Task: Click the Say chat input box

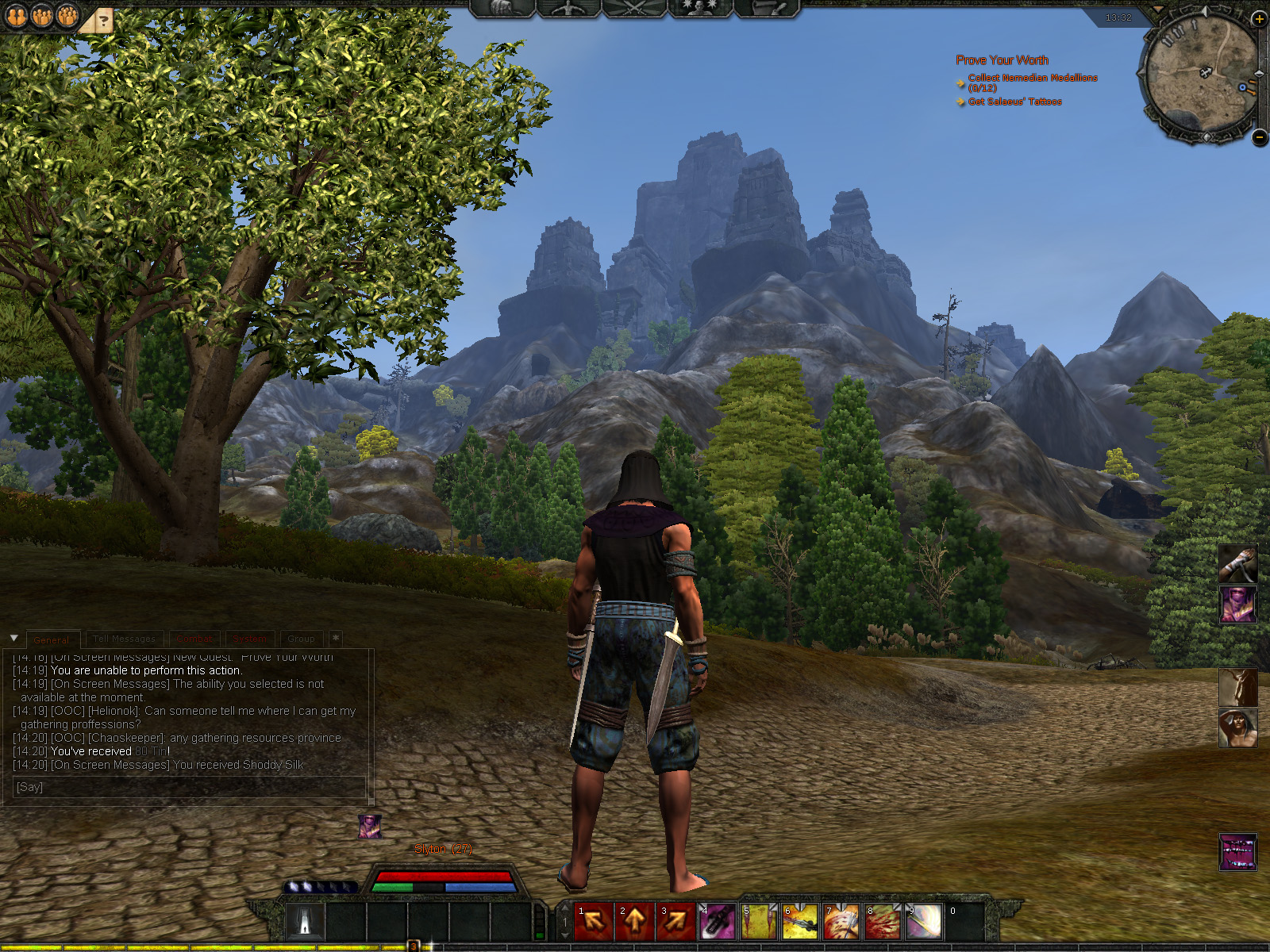Action: click(x=189, y=787)
